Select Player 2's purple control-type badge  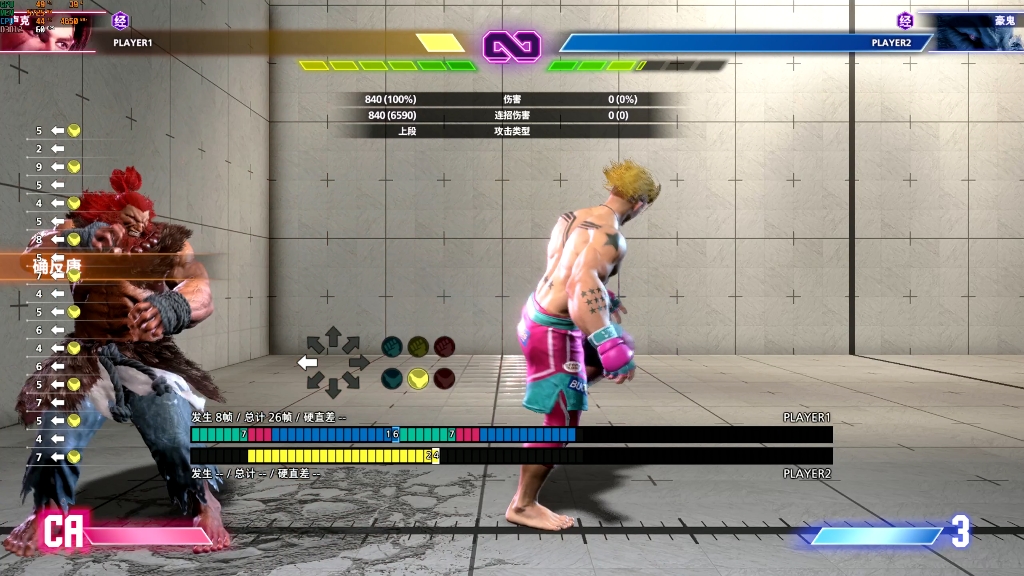pyautogui.click(x=905, y=20)
